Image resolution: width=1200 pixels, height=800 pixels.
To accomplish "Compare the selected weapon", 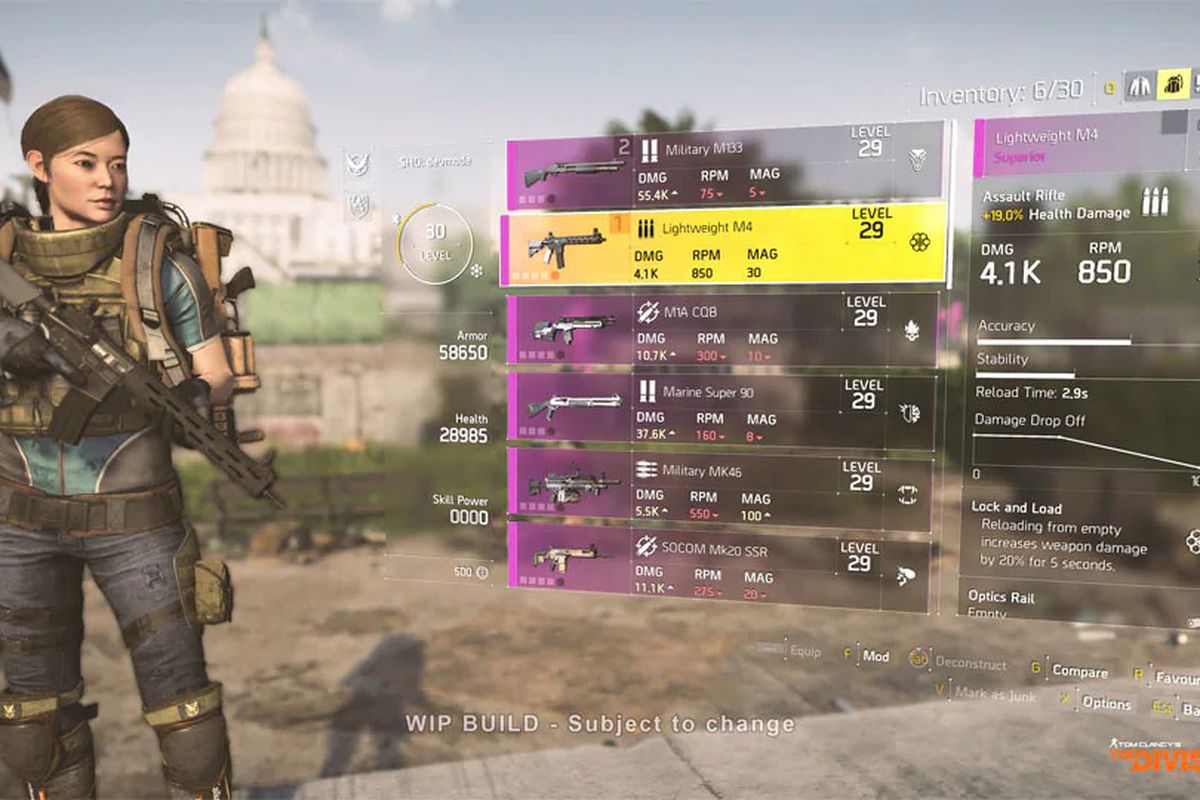I will 1079,672.
